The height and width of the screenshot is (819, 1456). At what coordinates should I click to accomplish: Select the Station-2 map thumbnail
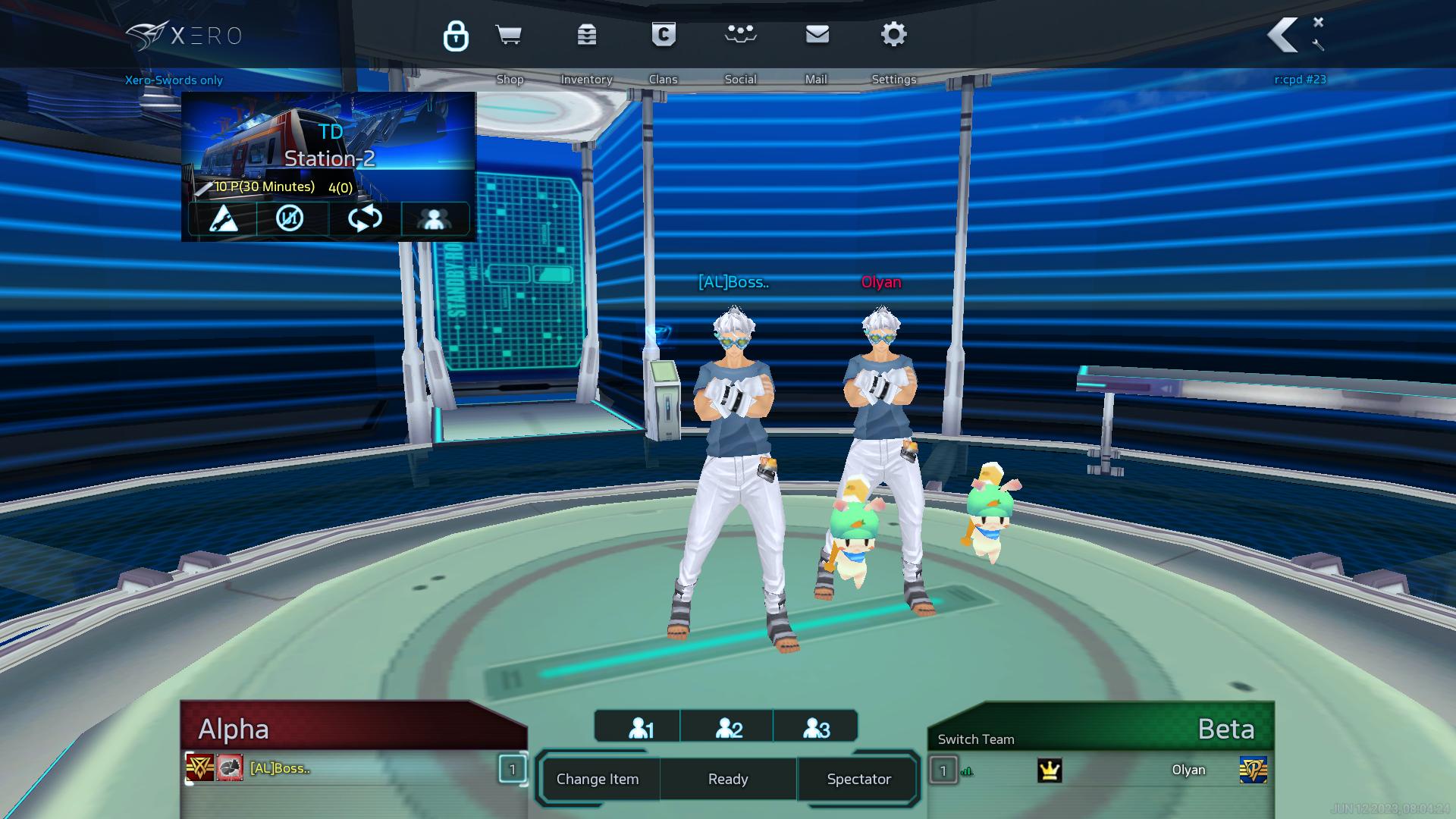coord(329,144)
